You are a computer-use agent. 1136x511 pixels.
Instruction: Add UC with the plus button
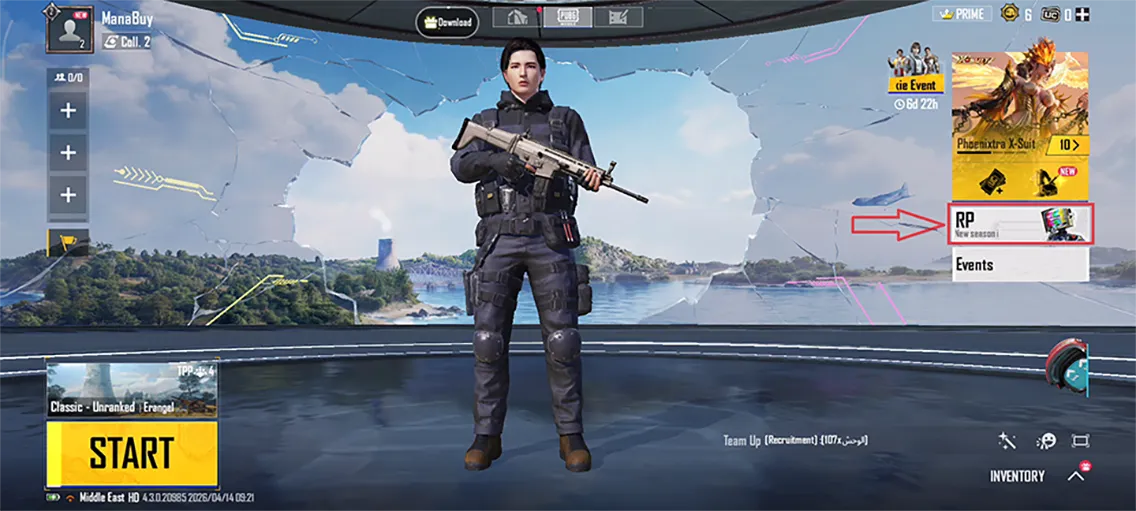(x=1082, y=14)
